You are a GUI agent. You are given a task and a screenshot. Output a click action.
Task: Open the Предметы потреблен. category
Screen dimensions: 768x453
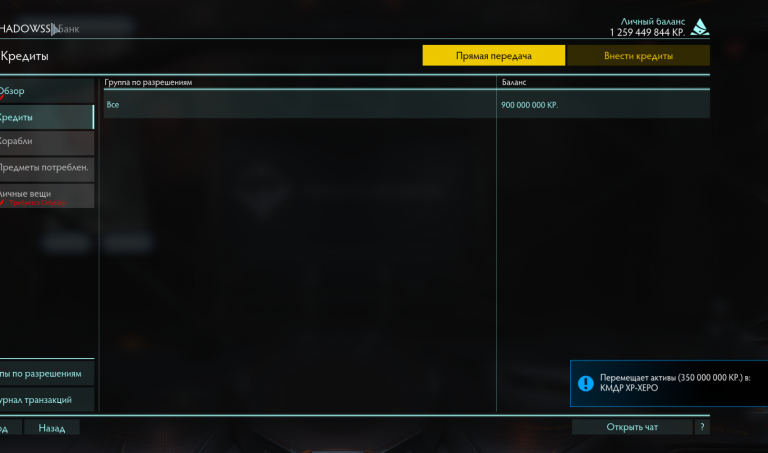point(46,167)
